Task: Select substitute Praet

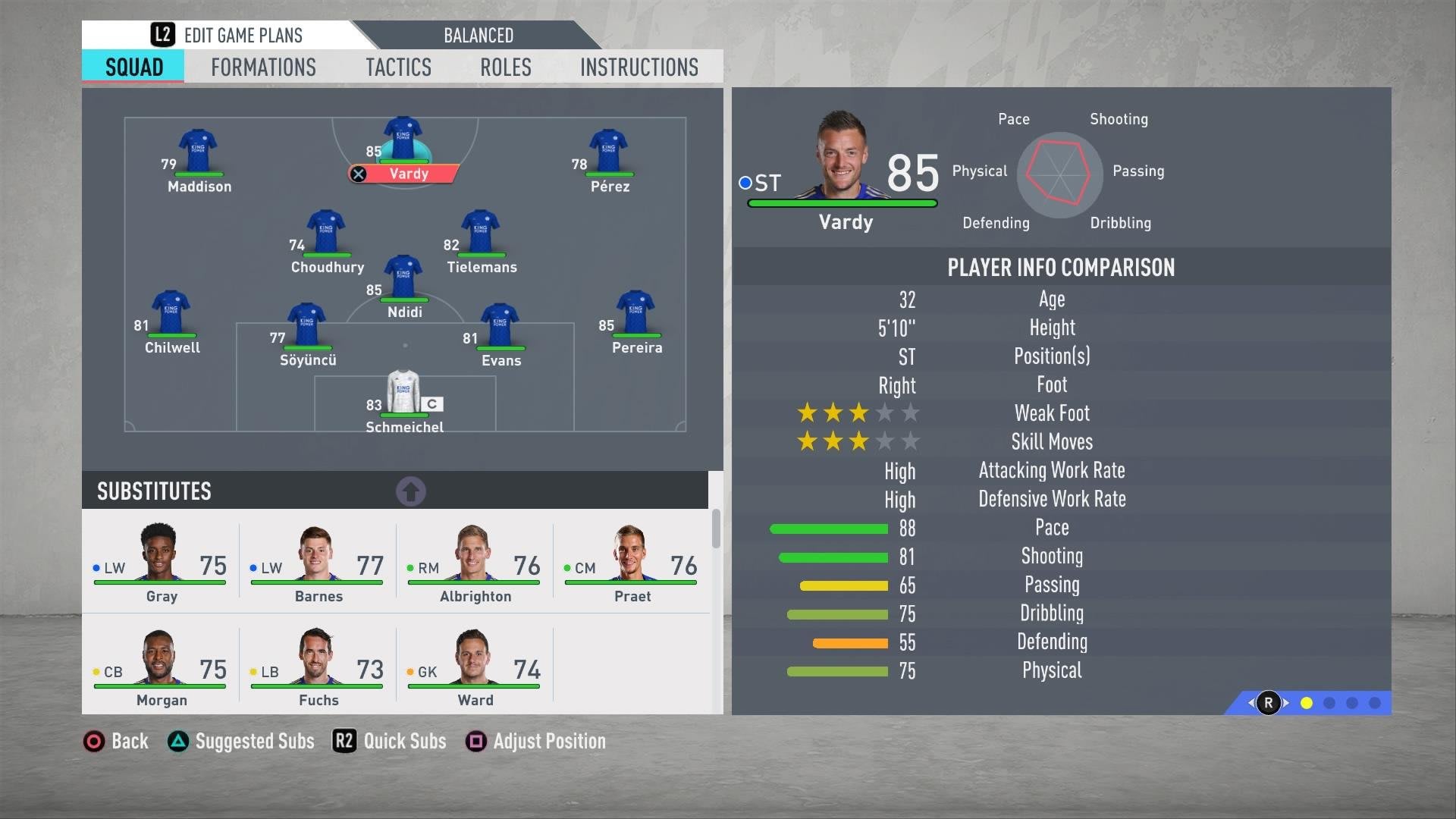Action: 632,563
